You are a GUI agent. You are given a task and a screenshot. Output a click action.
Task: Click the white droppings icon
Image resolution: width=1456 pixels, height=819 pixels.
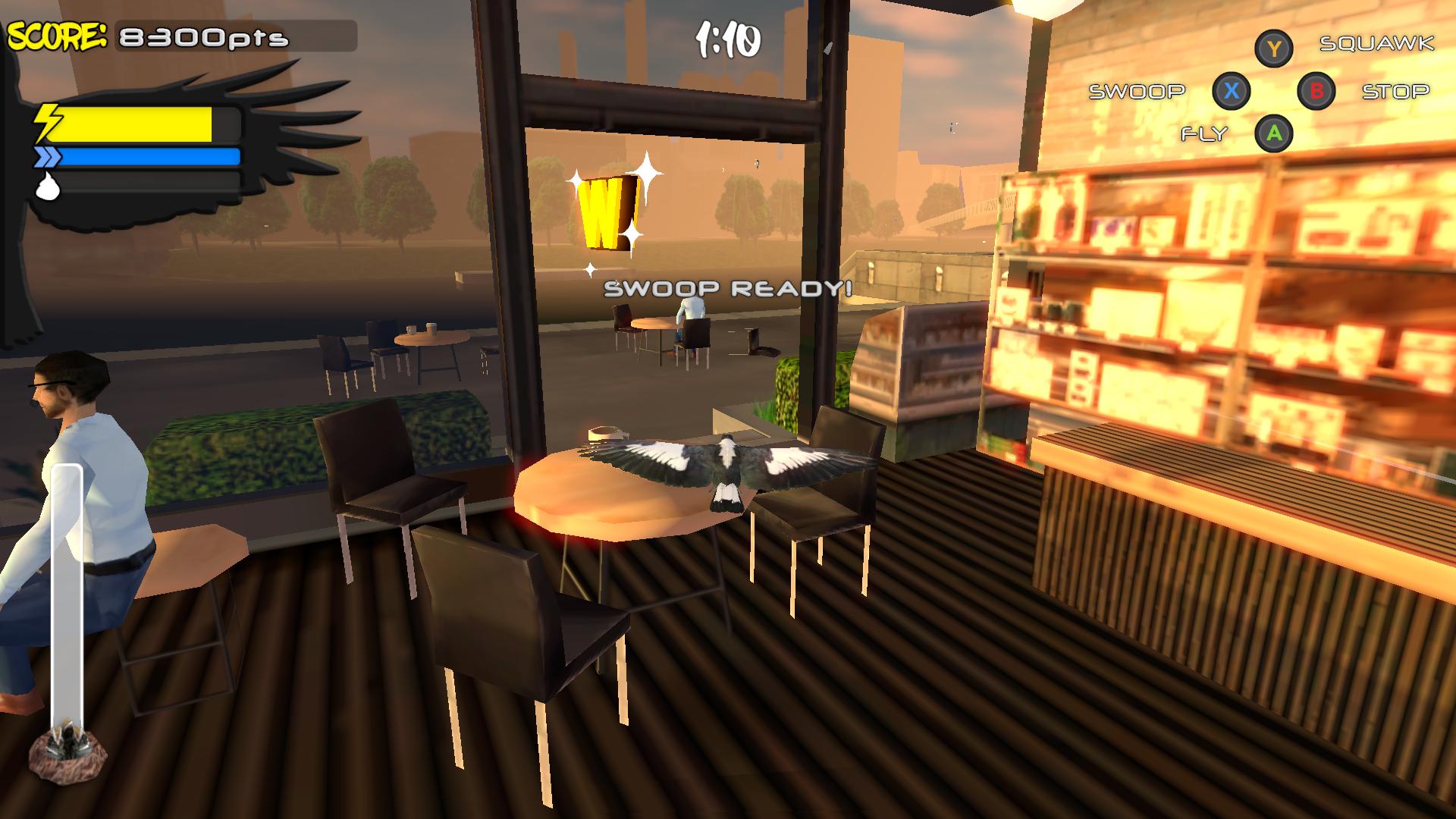tap(47, 187)
